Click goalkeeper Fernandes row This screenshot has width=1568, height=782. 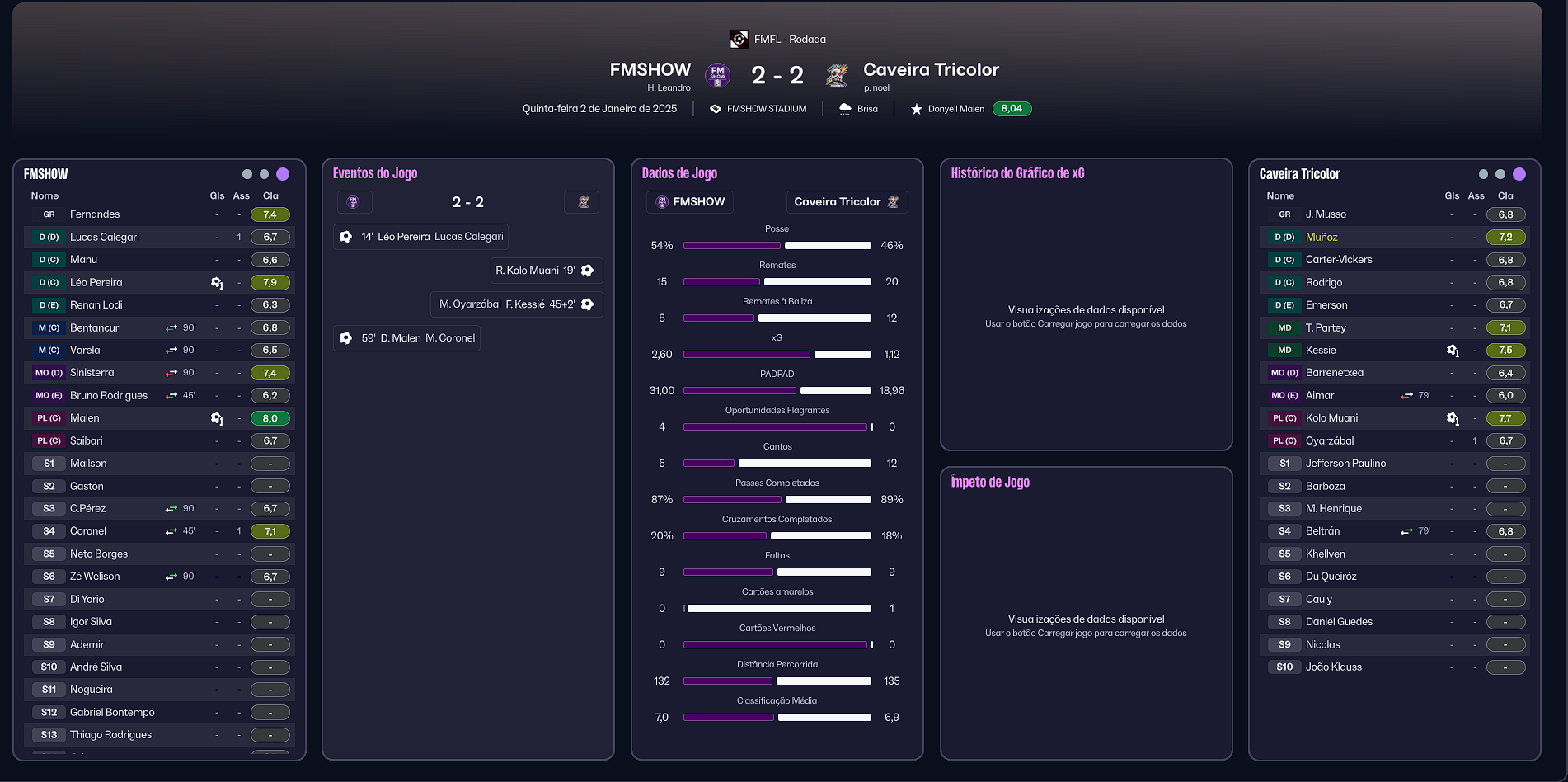(95, 214)
